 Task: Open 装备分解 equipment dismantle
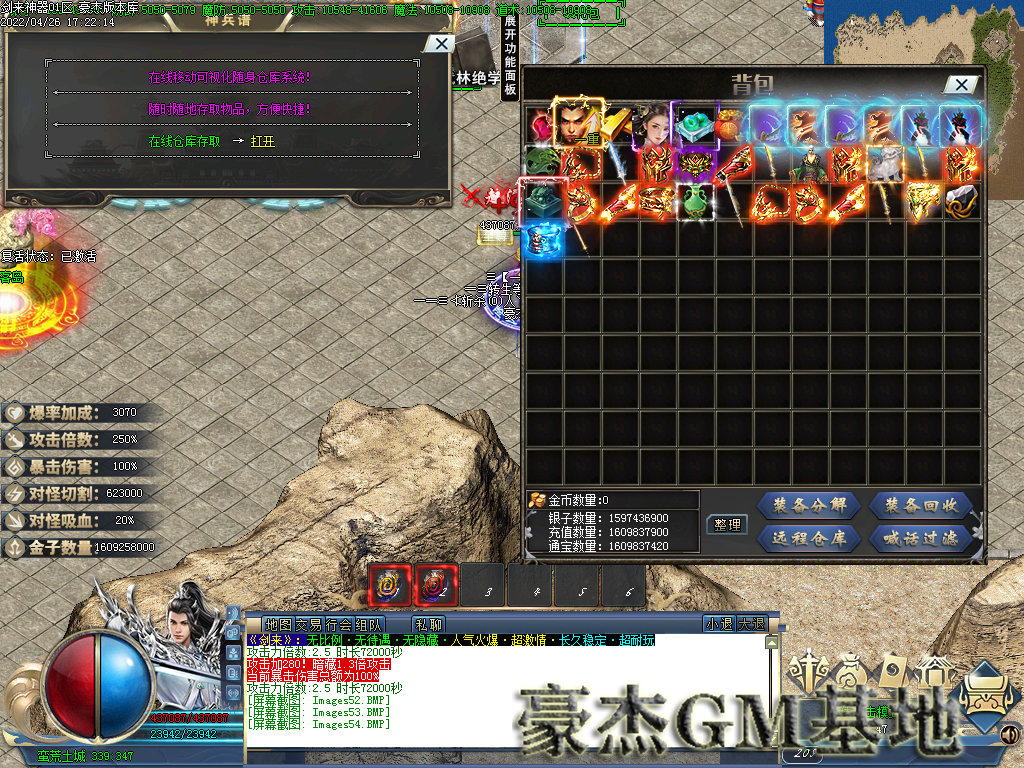point(809,505)
